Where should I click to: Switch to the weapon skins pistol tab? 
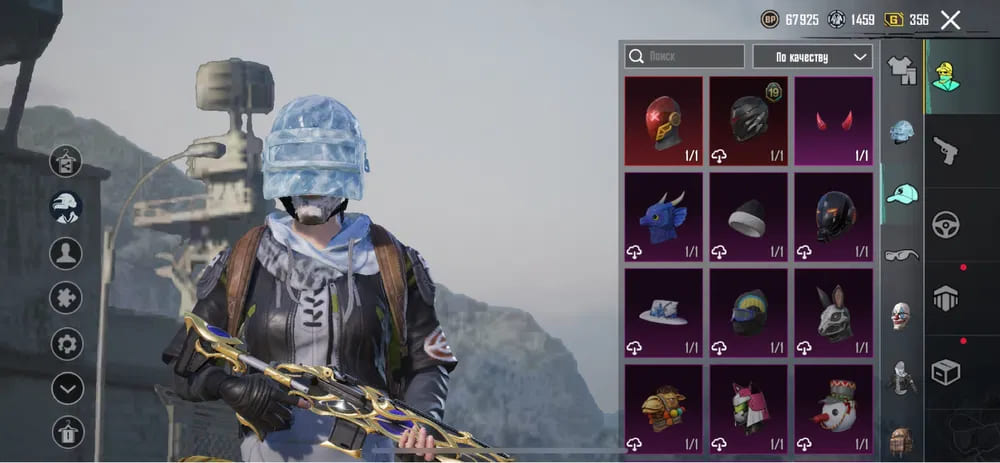point(946,150)
